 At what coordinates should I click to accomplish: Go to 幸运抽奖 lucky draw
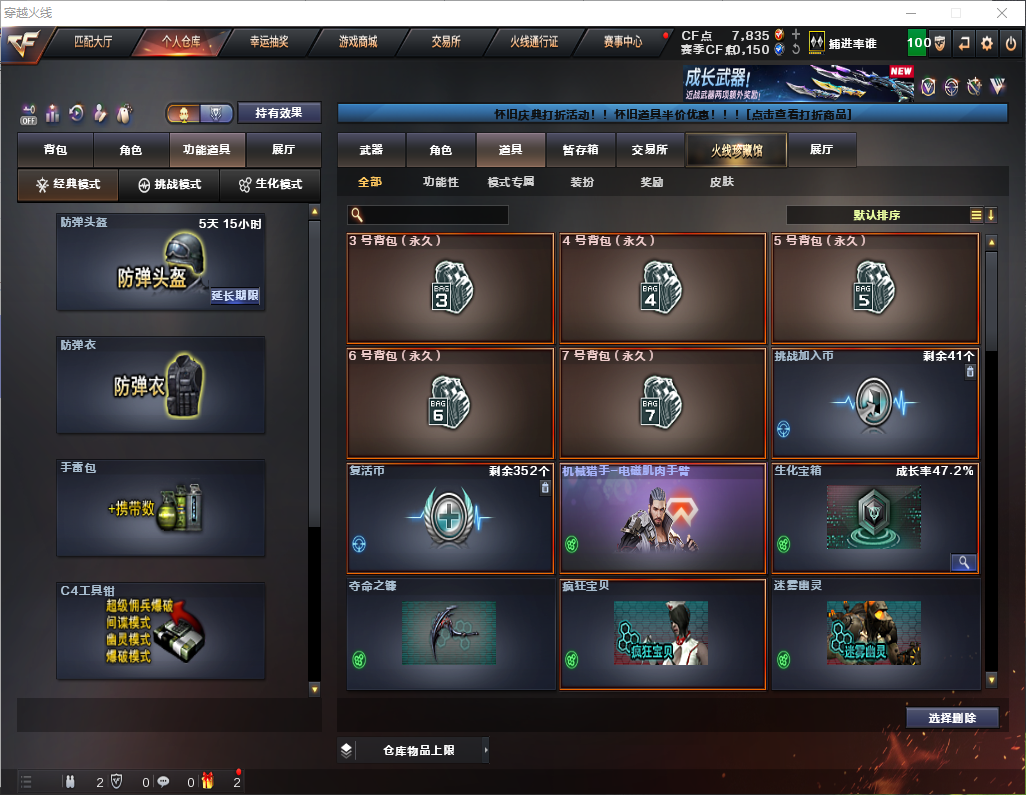(x=268, y=43)
